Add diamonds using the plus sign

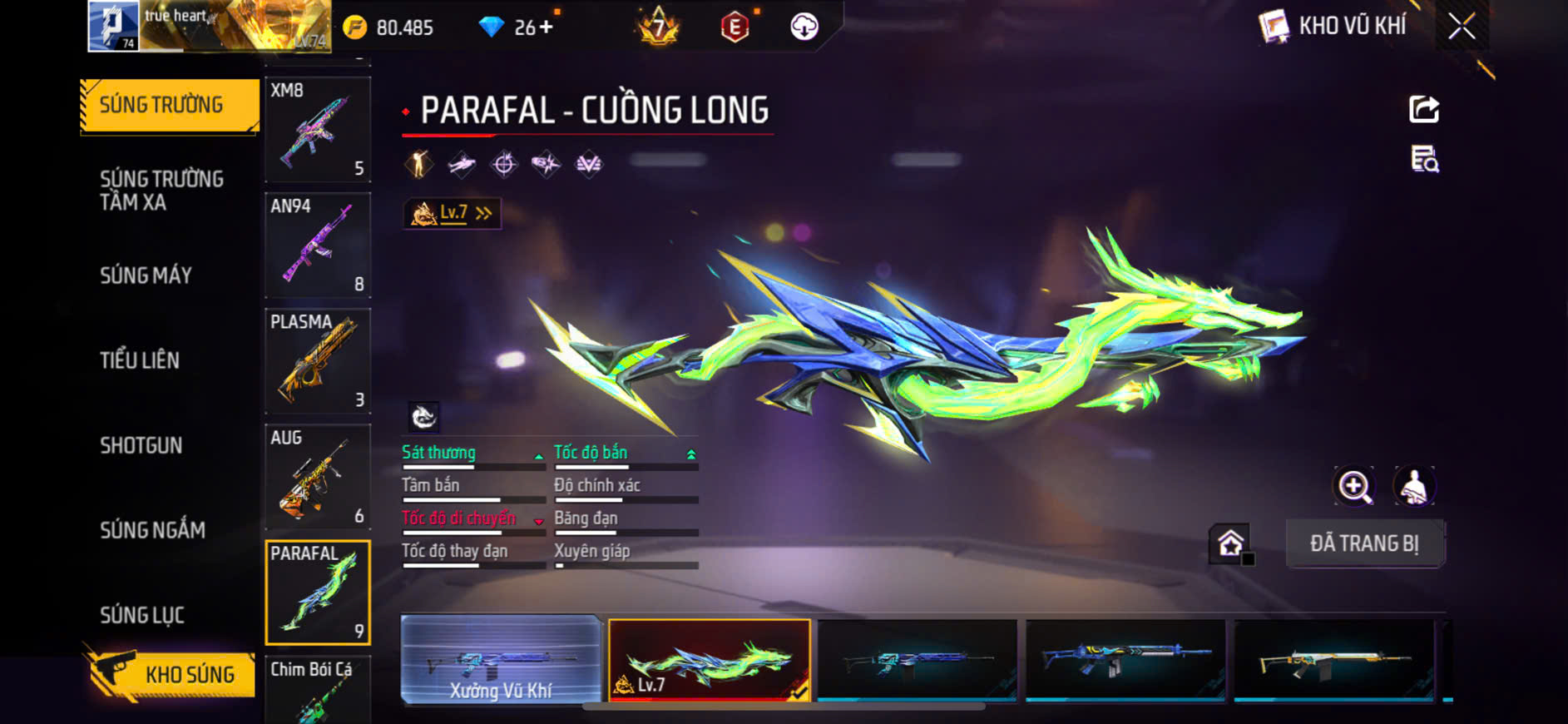click(x=546, y=27)
